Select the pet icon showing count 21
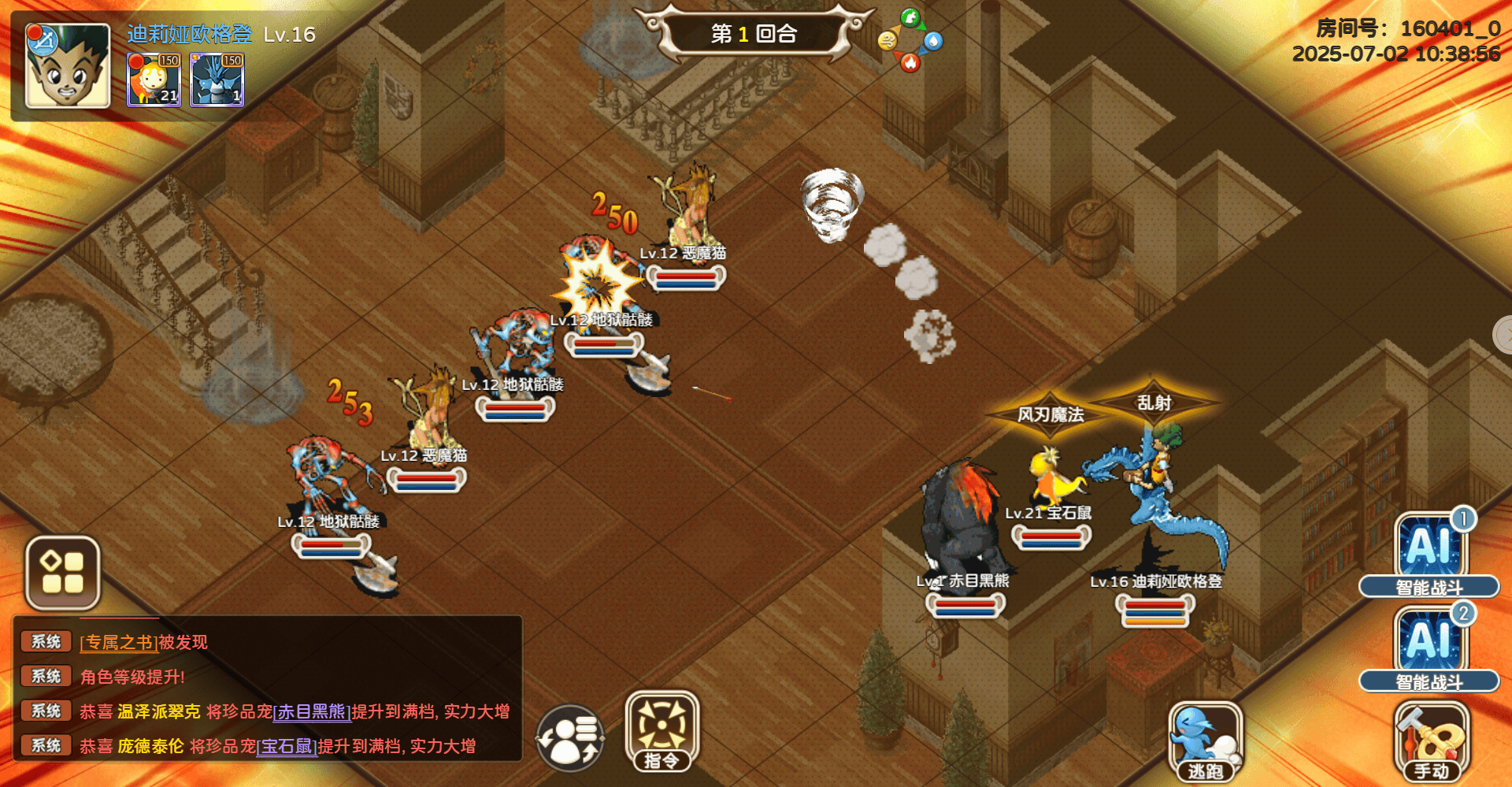 [x=154, y=79]
